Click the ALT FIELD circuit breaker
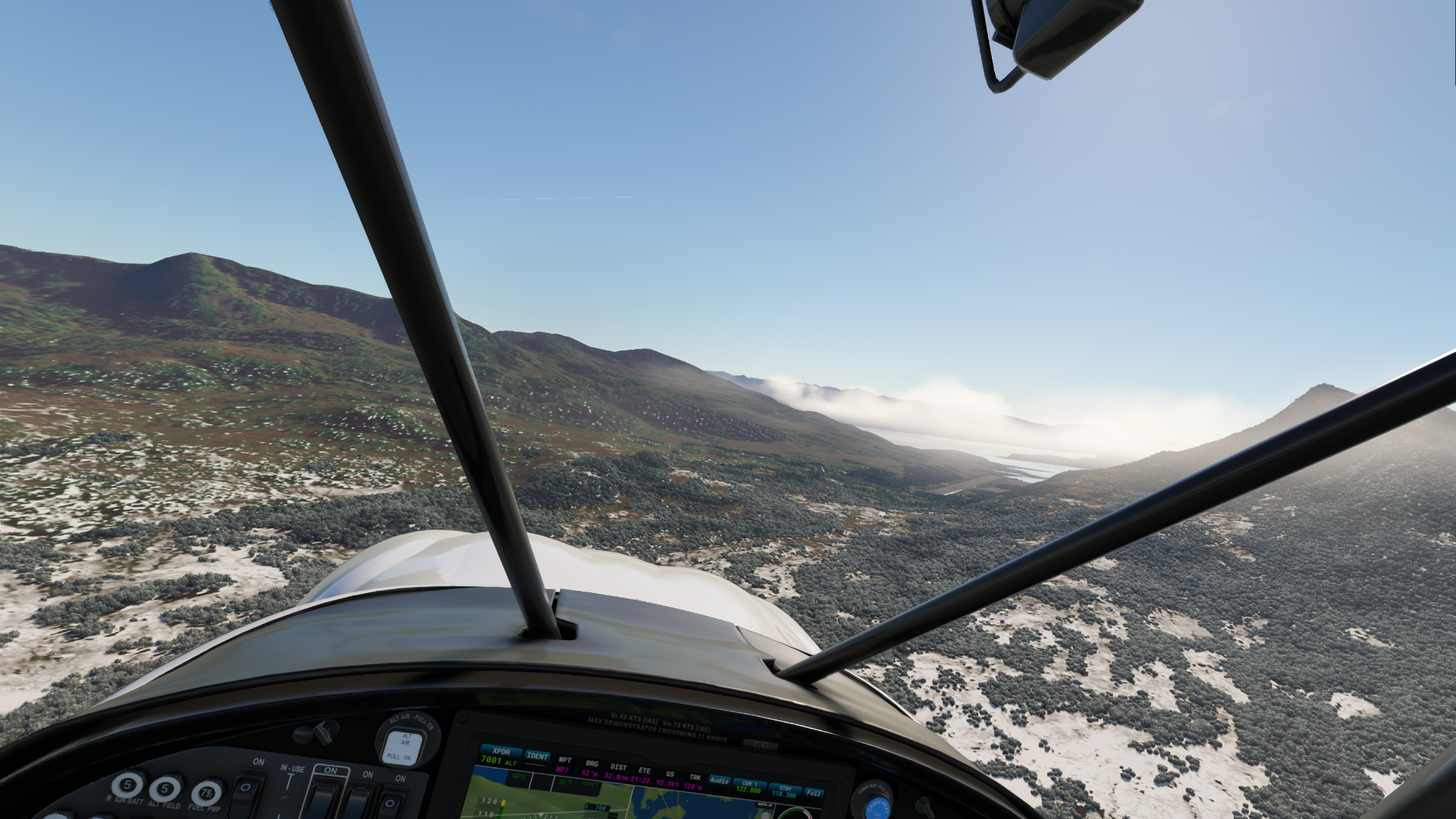The width and height of the screenshot is (1456, 819). [x=165, y=788]
